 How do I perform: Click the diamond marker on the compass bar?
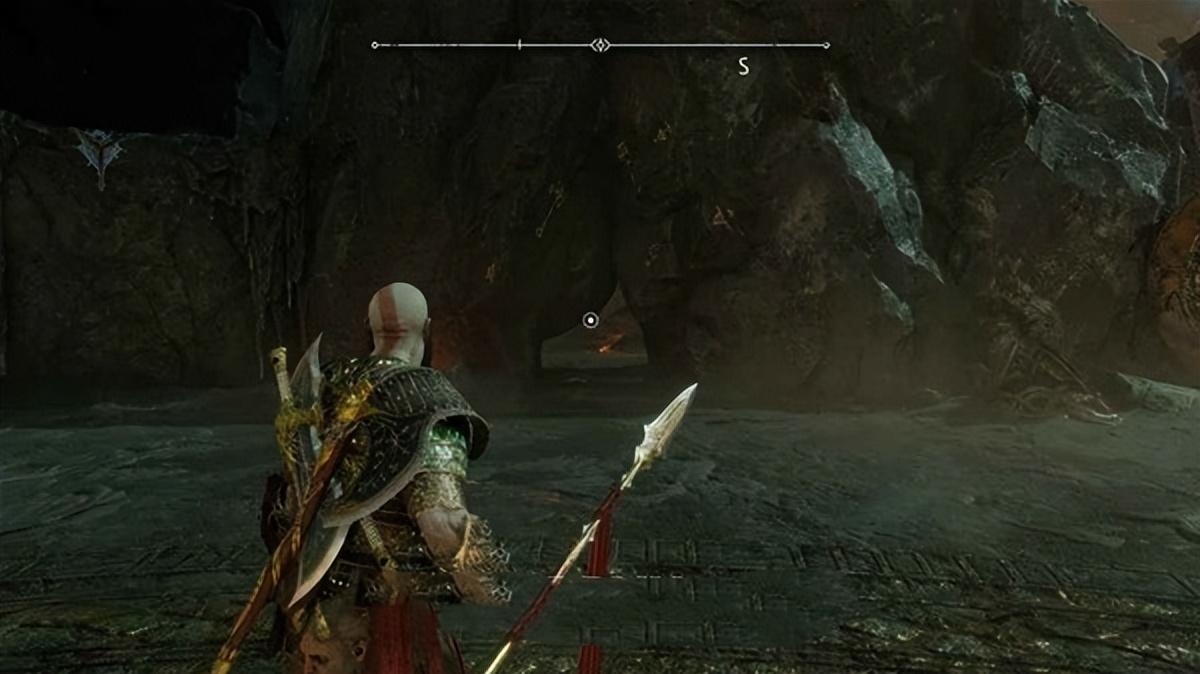pos(599,45)
